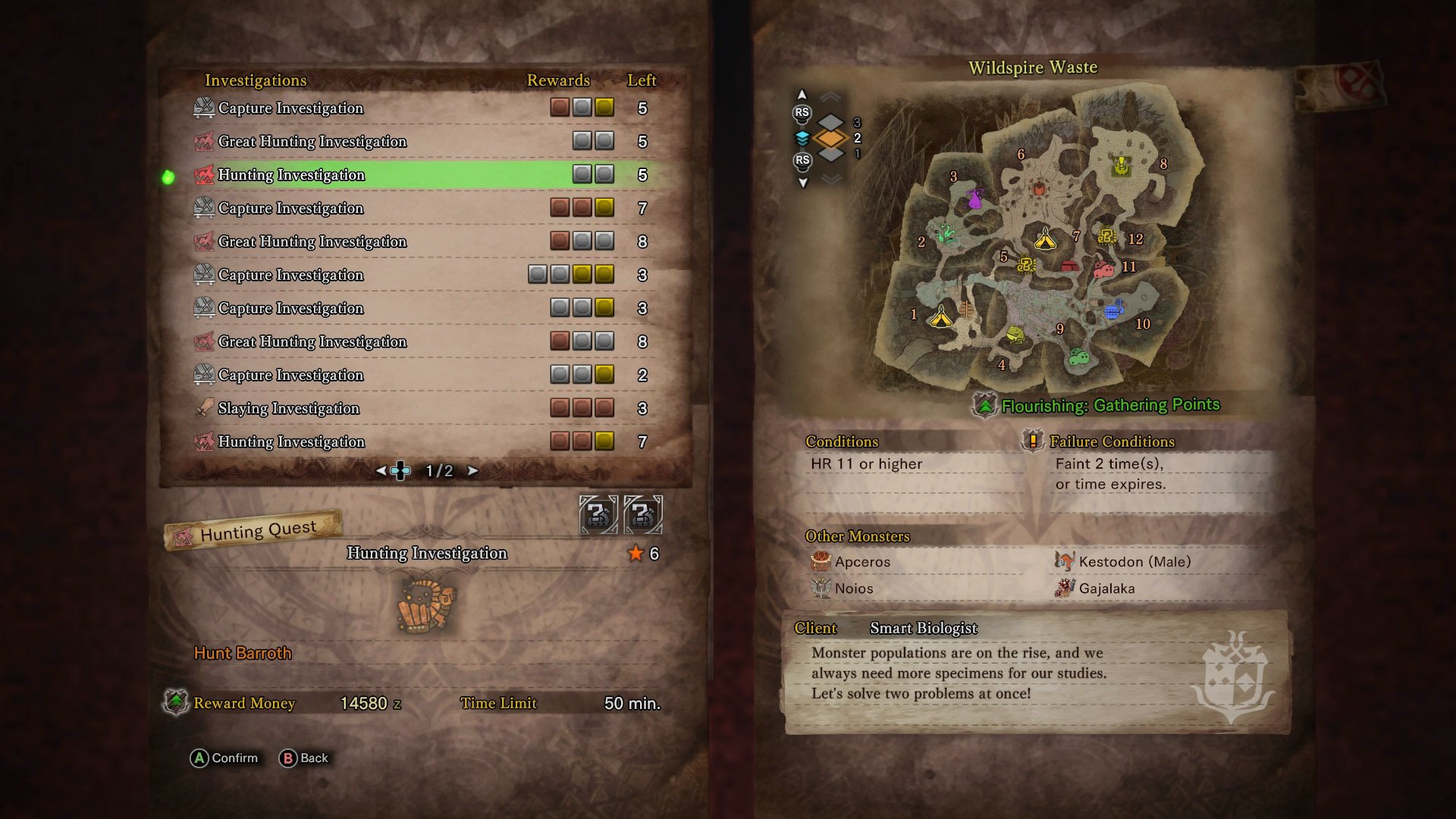Select the purple monster marker on the map

975,199
